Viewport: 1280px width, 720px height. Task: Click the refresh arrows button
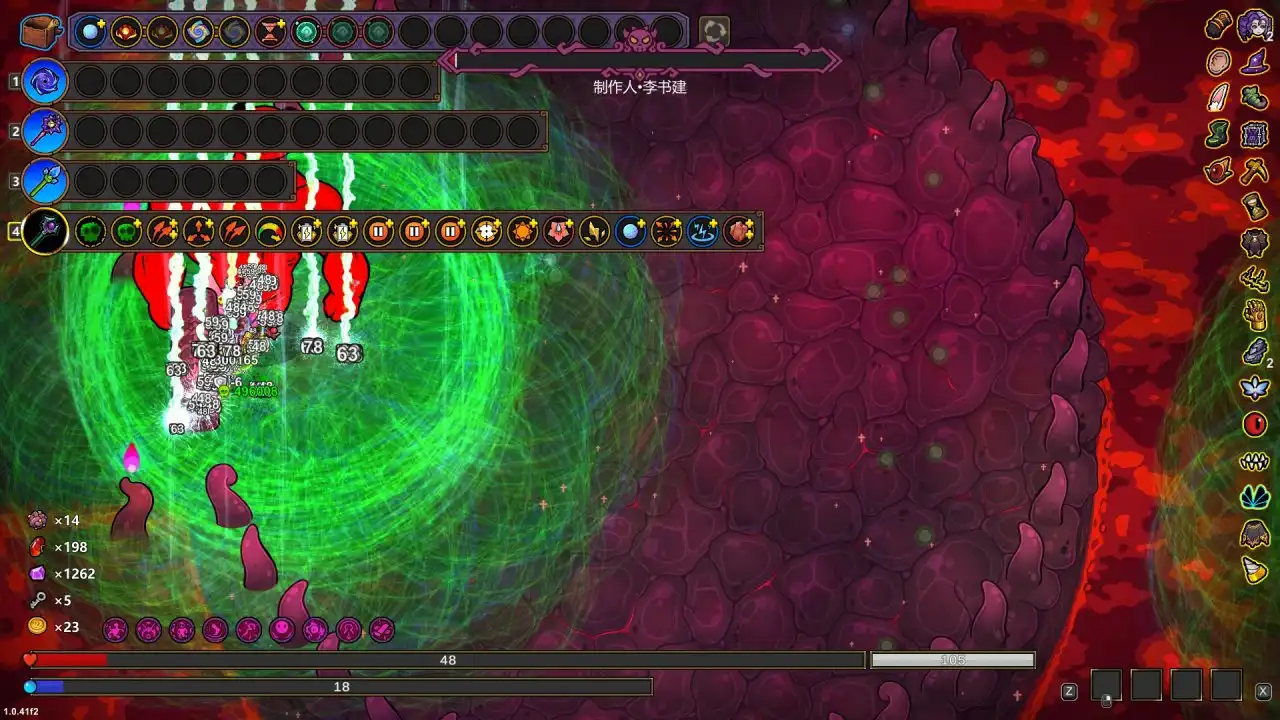pos(713,31)
